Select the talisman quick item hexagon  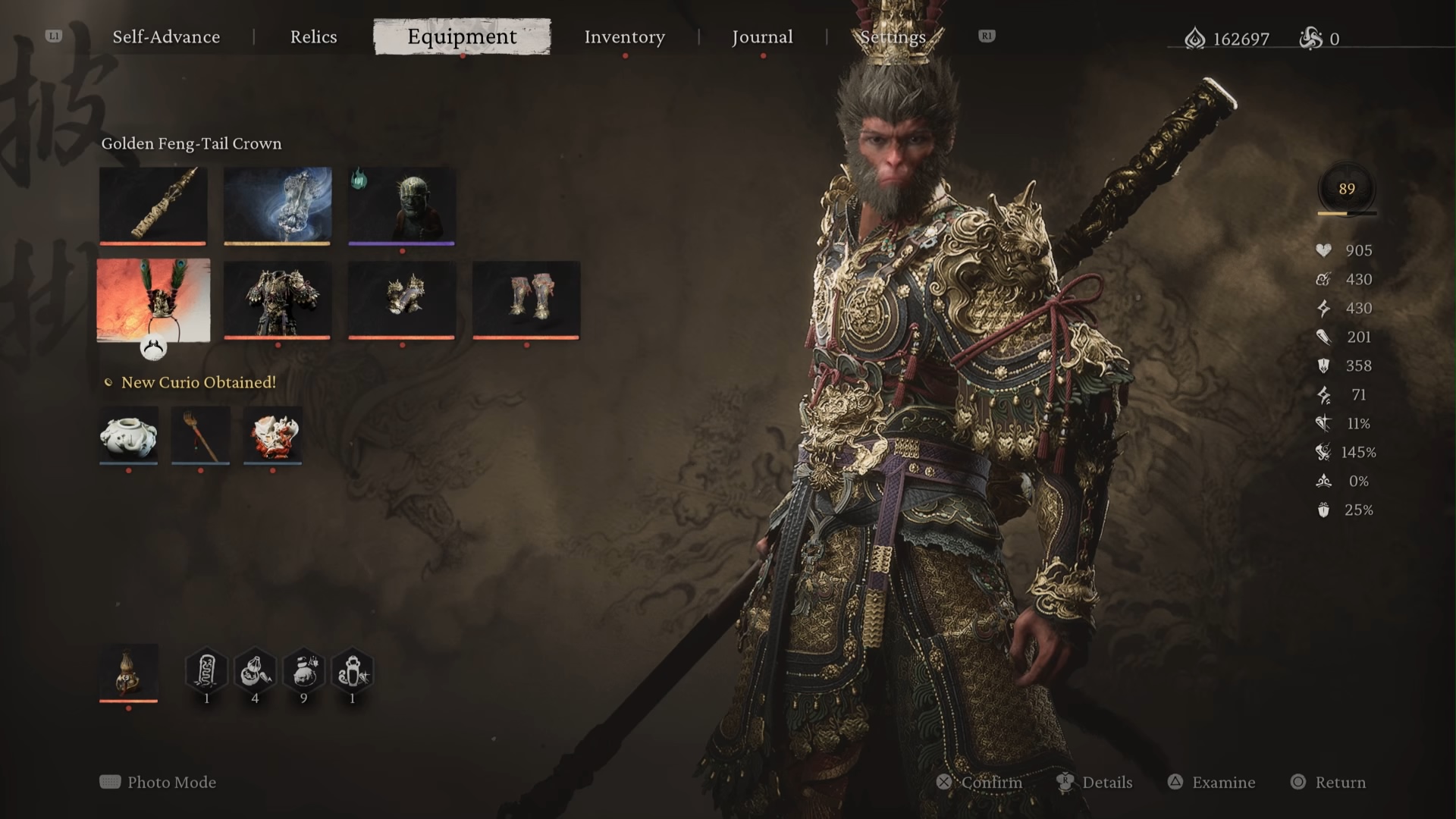coord(206,672)
